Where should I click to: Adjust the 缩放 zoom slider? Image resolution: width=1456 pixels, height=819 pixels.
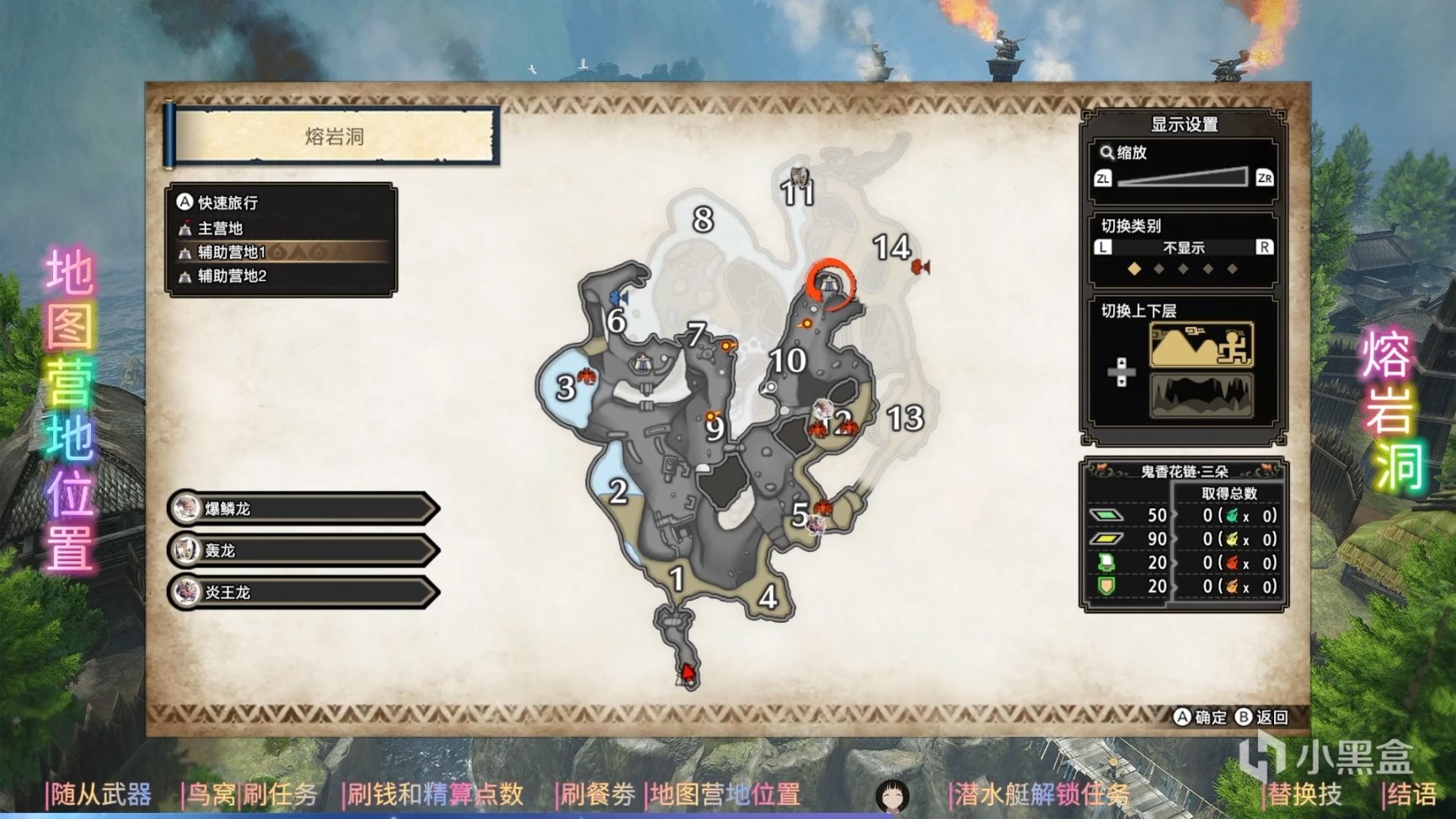tap(1182, 177)
